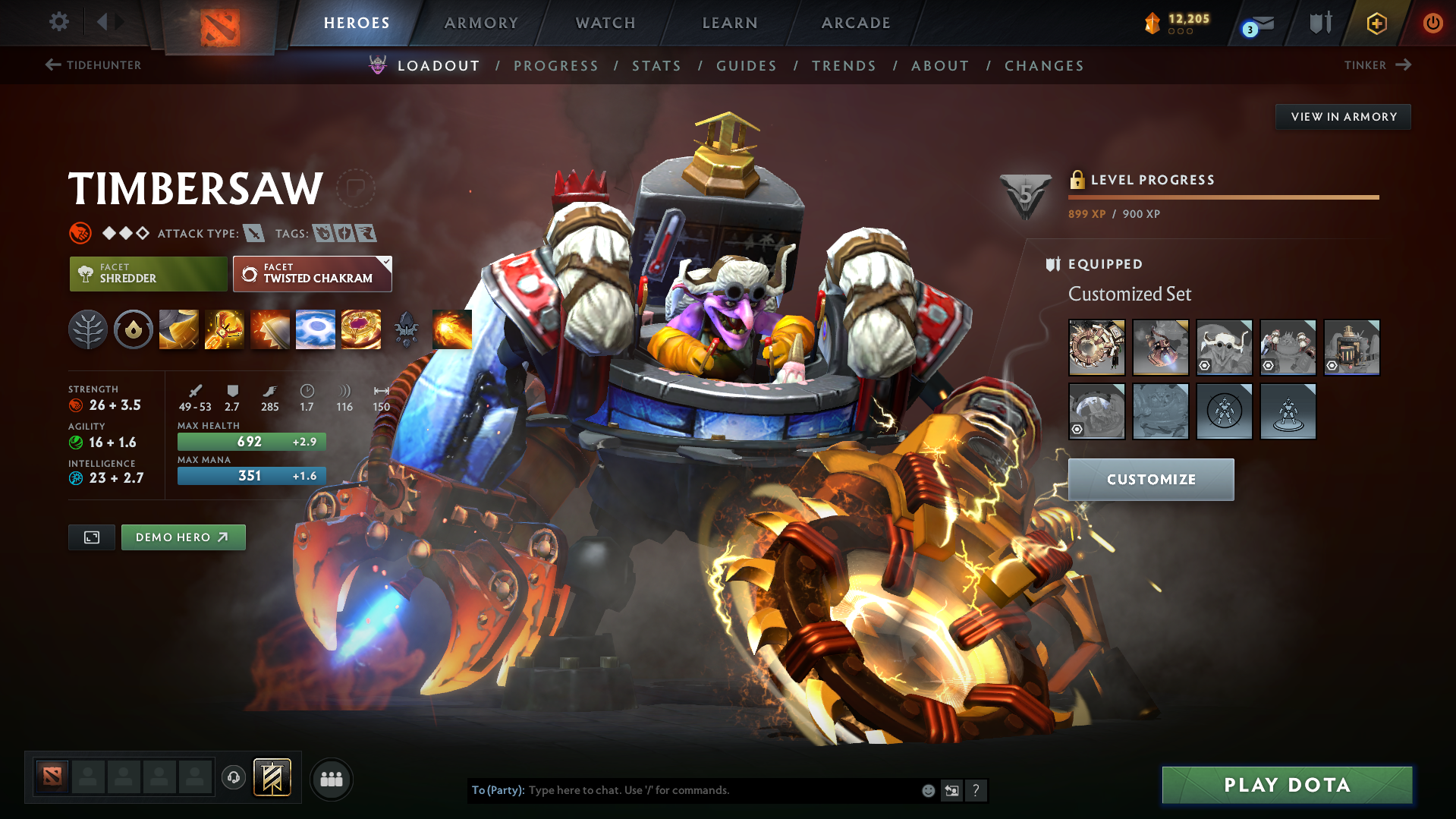Open settings with the gear icon

(58, 22)
